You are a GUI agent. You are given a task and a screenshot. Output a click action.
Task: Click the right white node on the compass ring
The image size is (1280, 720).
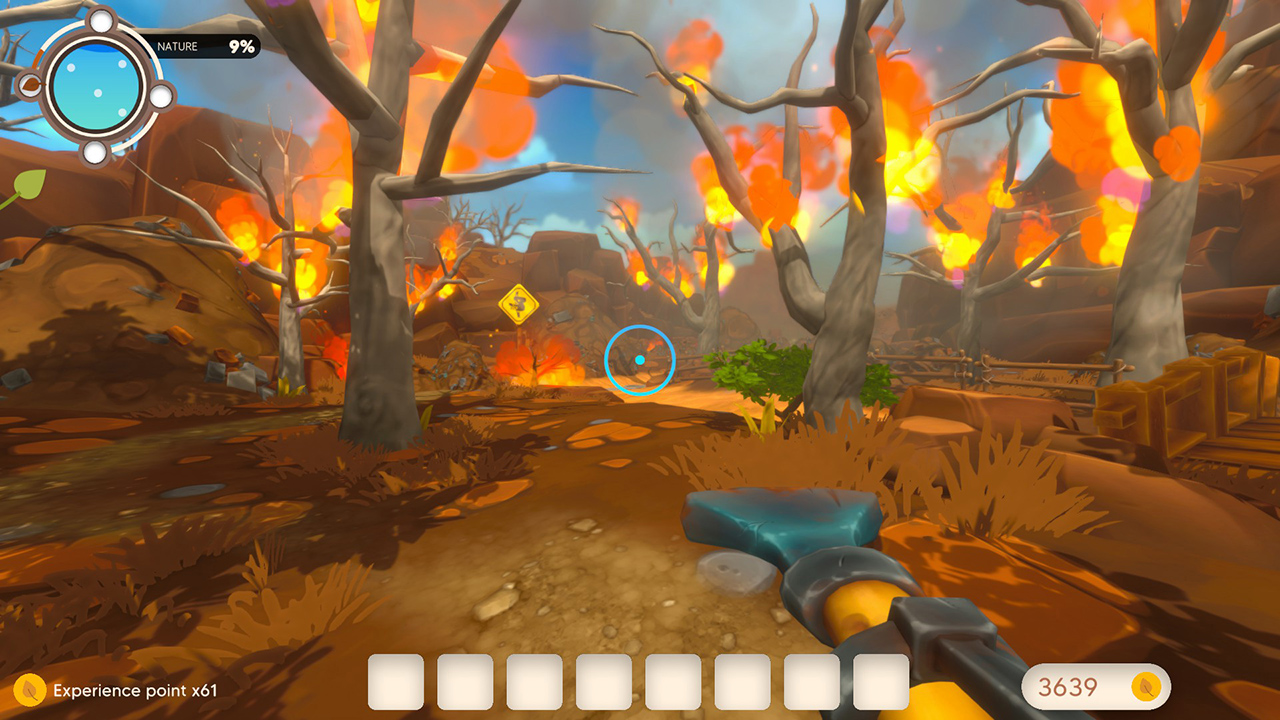coord(161,97)
